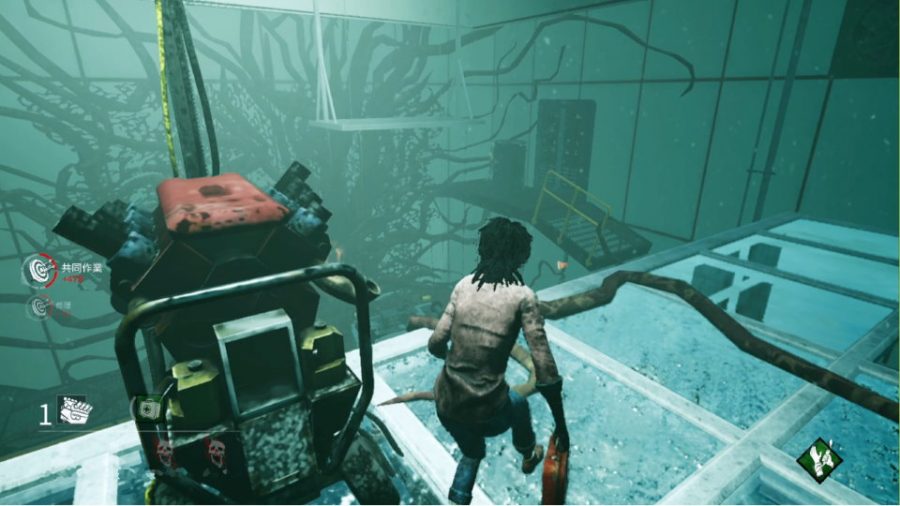Viewport: 900px width, 506px height.
Task: Select the generator counter icon
Action: coord(73,411)
